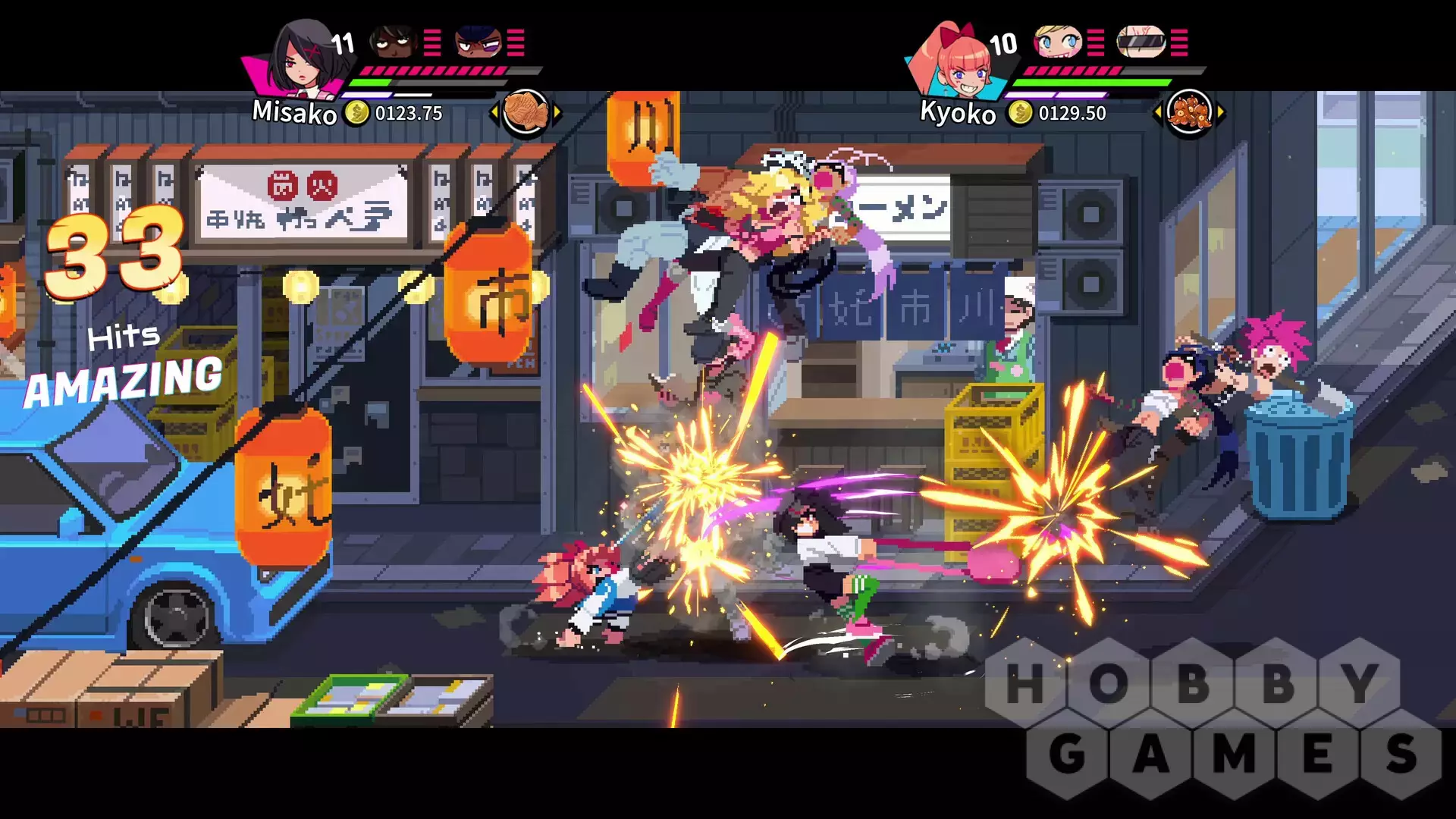
Task: Cycle Kyoko's item slot to the previous item
Action: click(1157, 113)
